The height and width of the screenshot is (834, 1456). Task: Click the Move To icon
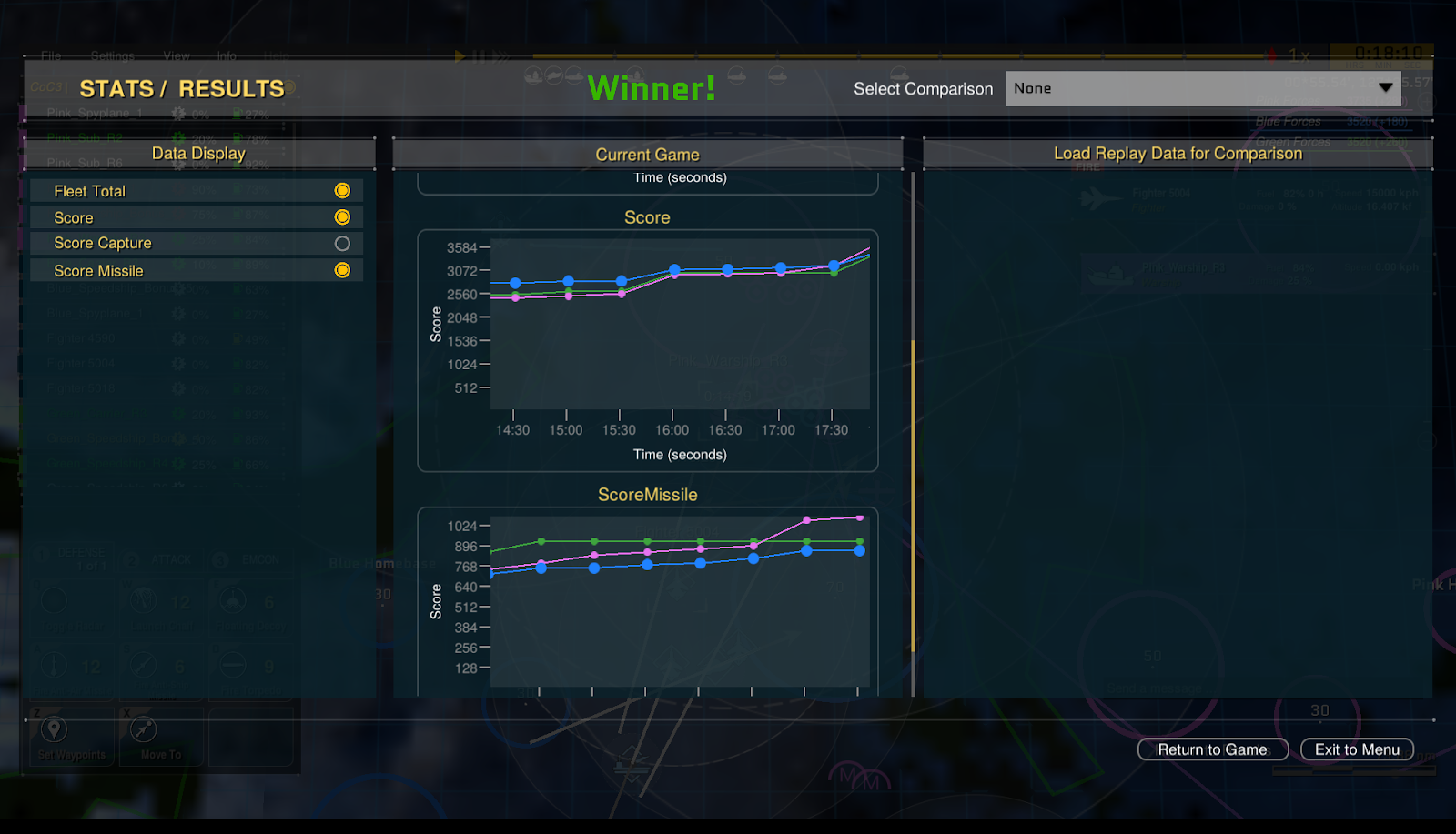143,728
